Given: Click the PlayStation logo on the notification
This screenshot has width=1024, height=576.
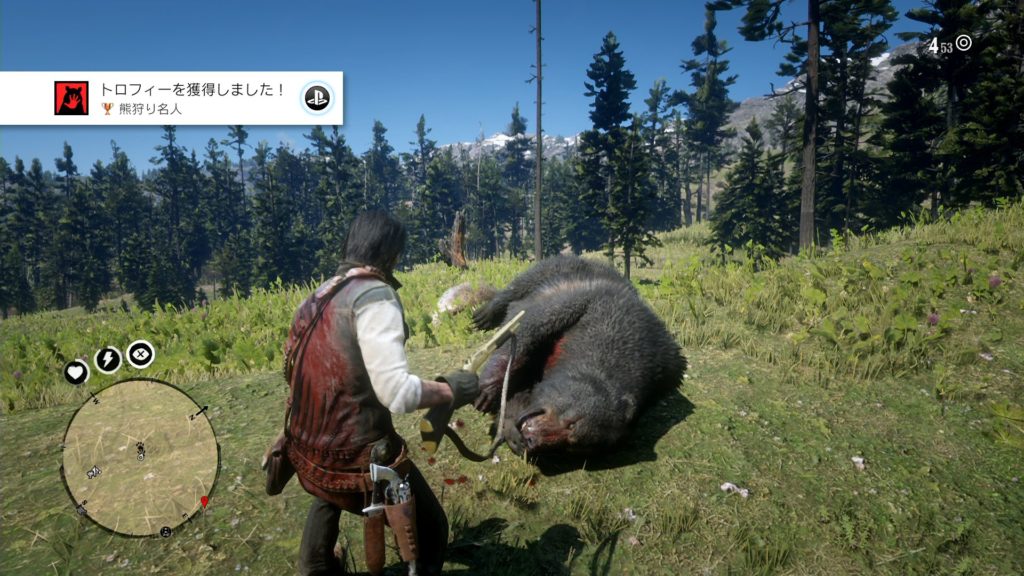Looking at the screenshot, I should 317,98.
